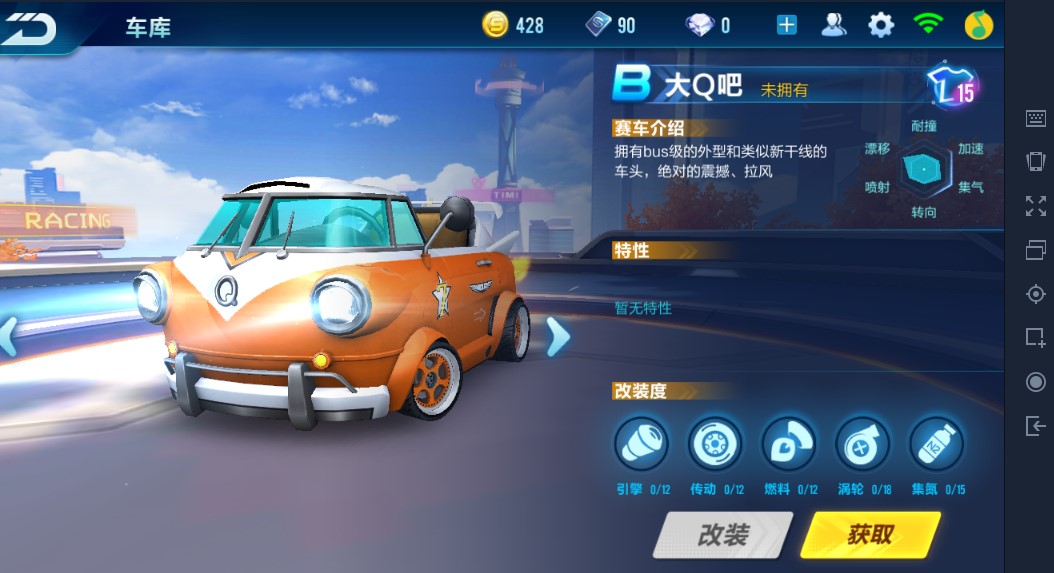Go back using the top-left arrow

click(28, 26)
